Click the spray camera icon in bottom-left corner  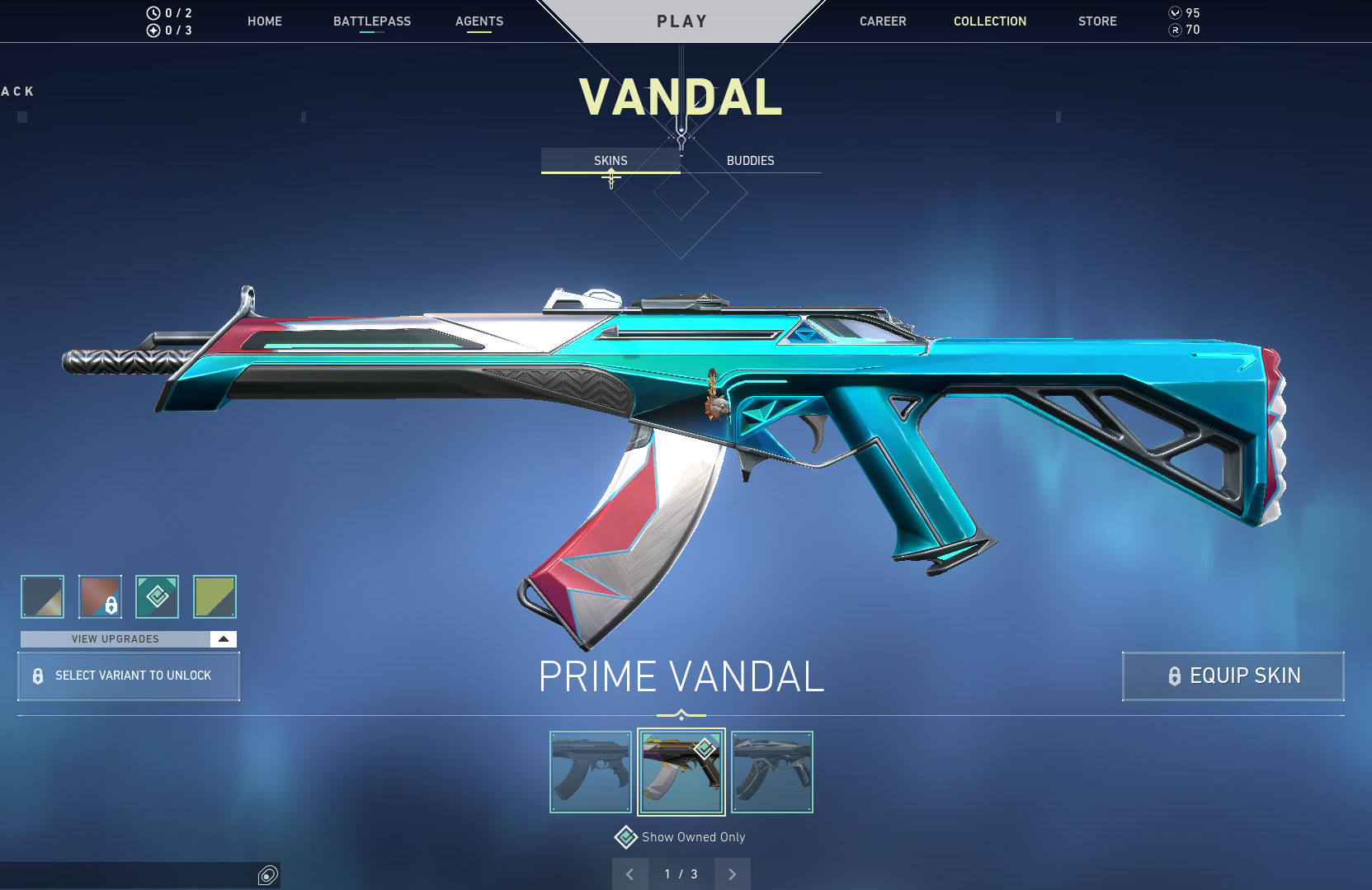point(266,874)
